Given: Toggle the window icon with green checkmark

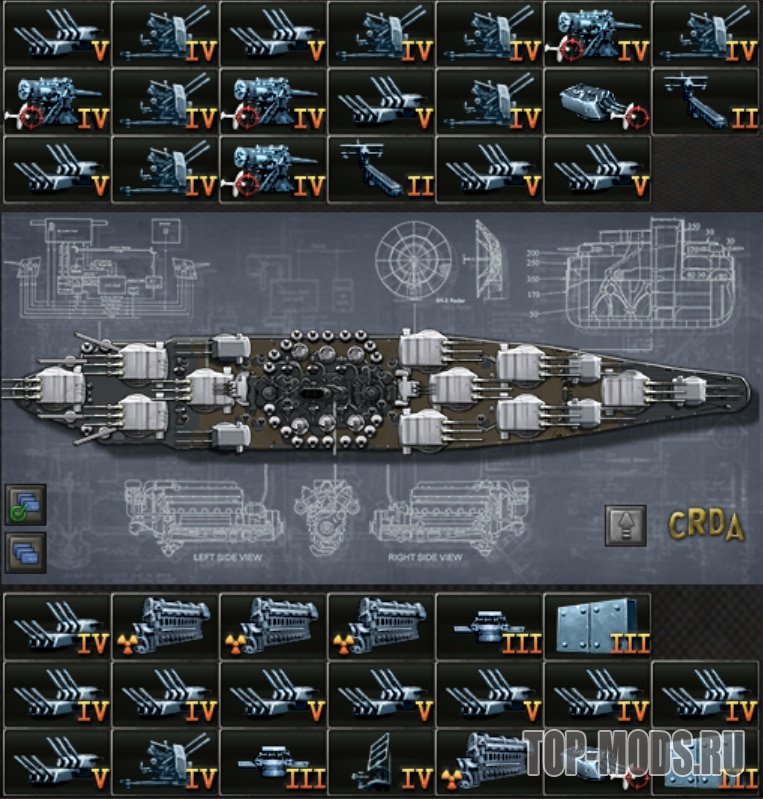Looking at the screenshot, I should point(25,505).
